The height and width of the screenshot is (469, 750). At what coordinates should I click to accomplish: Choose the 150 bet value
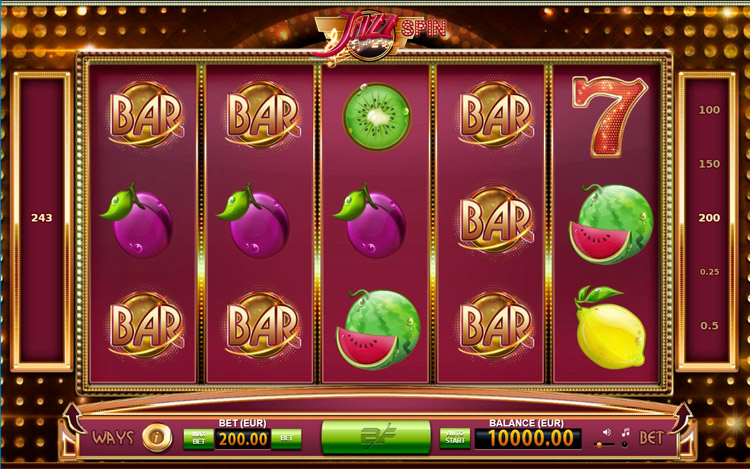click(710, 164)
